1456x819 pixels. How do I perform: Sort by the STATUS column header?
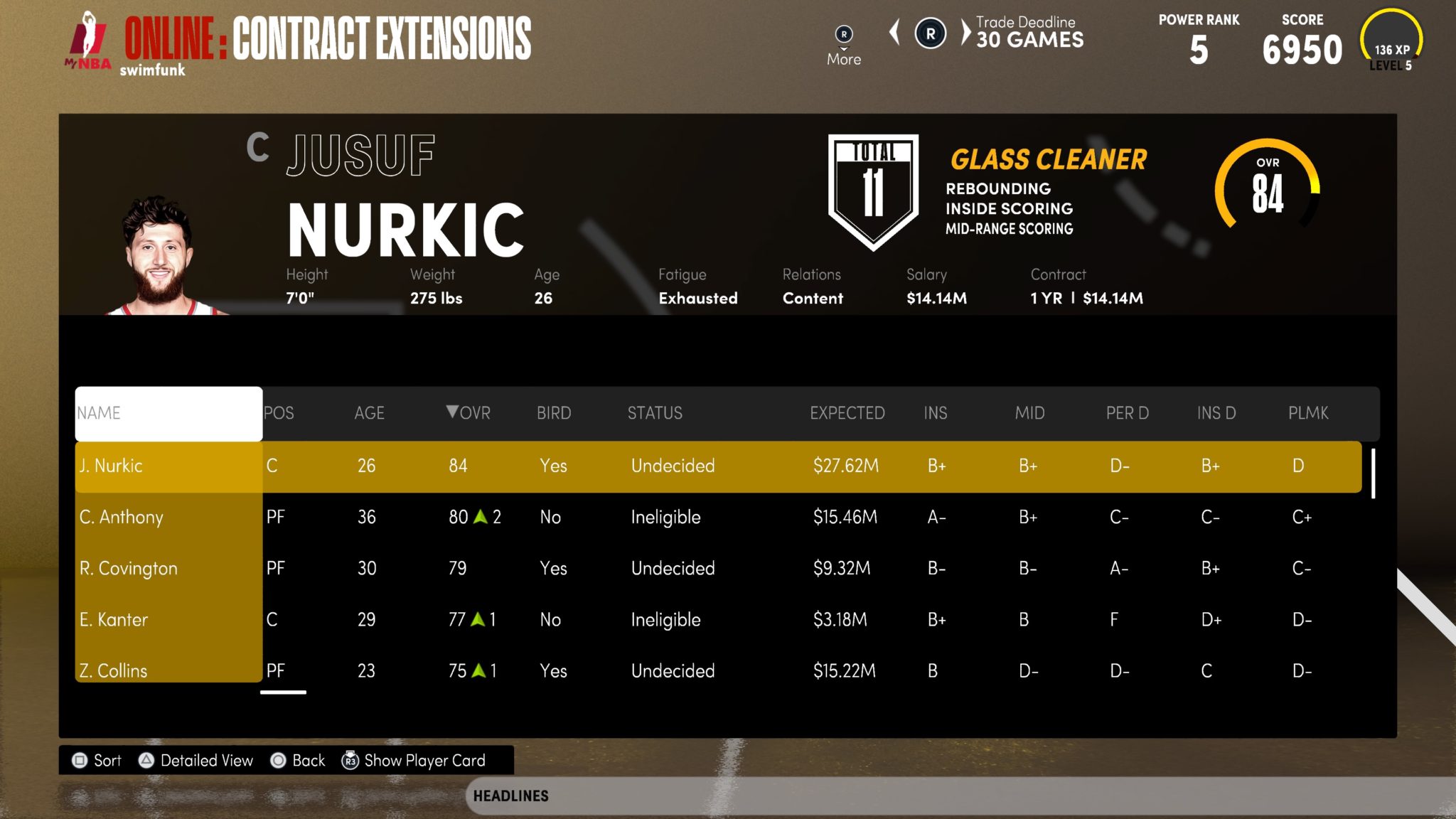coord(655,413)
